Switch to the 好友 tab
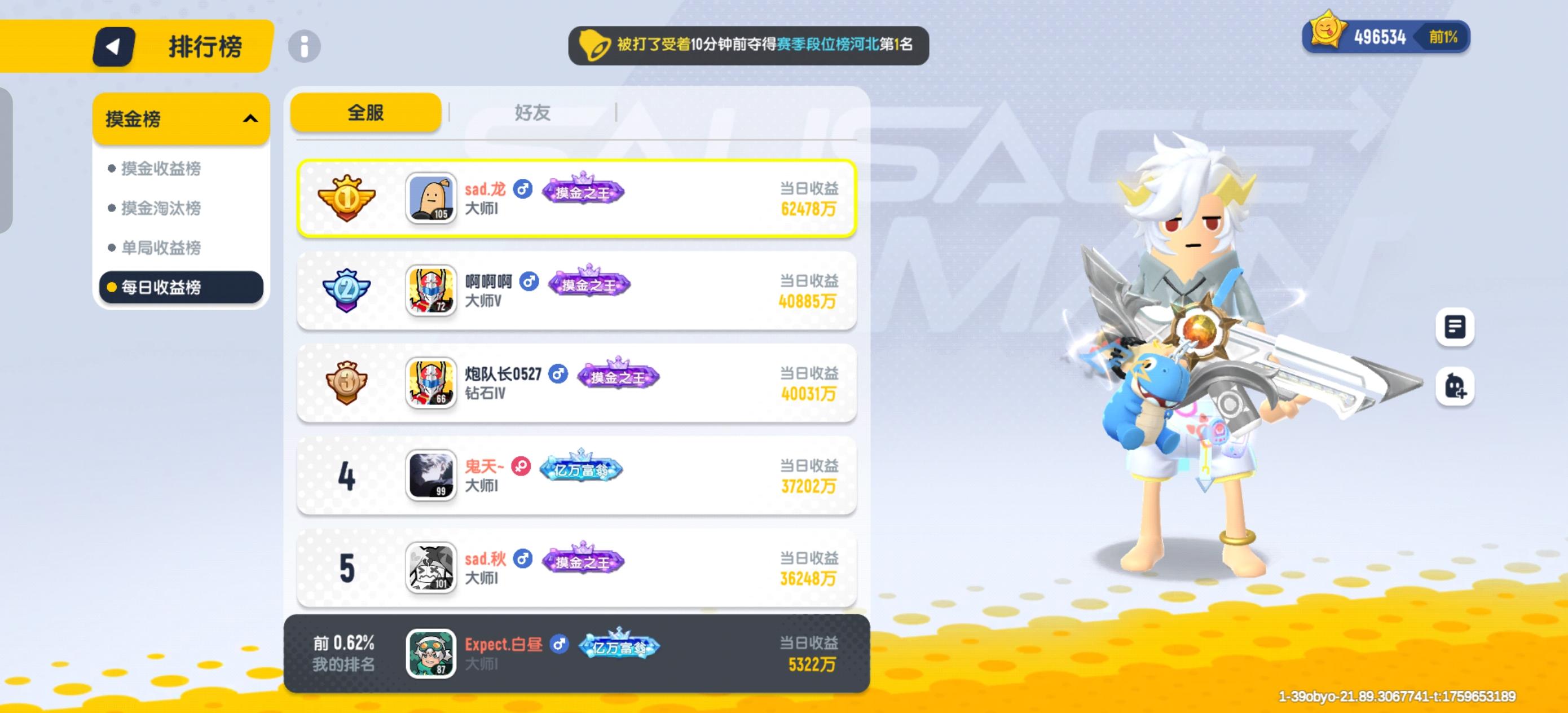 532,112
